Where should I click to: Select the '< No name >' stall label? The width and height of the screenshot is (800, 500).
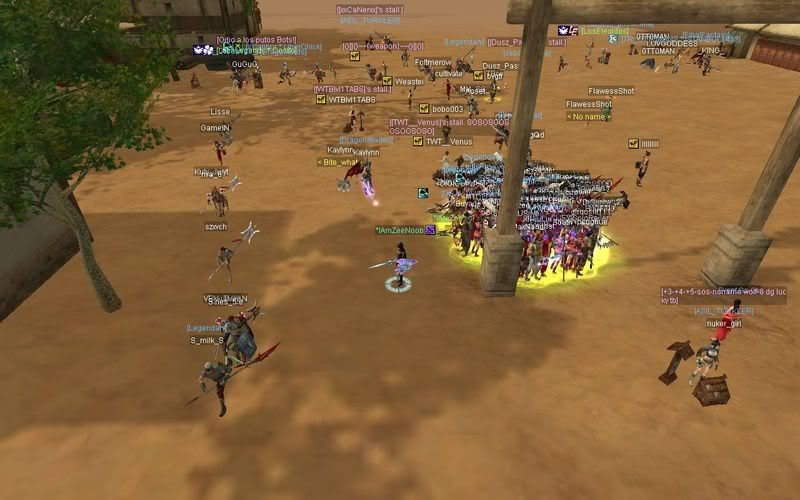[x=588, y=116]
